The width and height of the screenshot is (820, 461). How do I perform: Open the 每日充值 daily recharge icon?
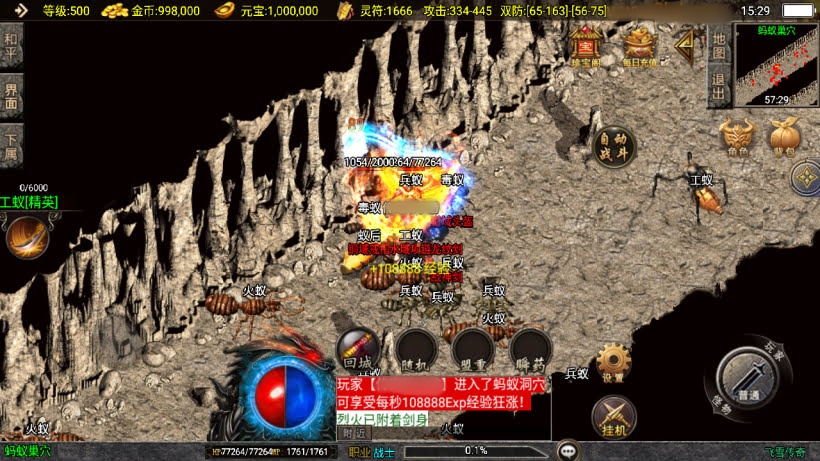pos(640,46)
